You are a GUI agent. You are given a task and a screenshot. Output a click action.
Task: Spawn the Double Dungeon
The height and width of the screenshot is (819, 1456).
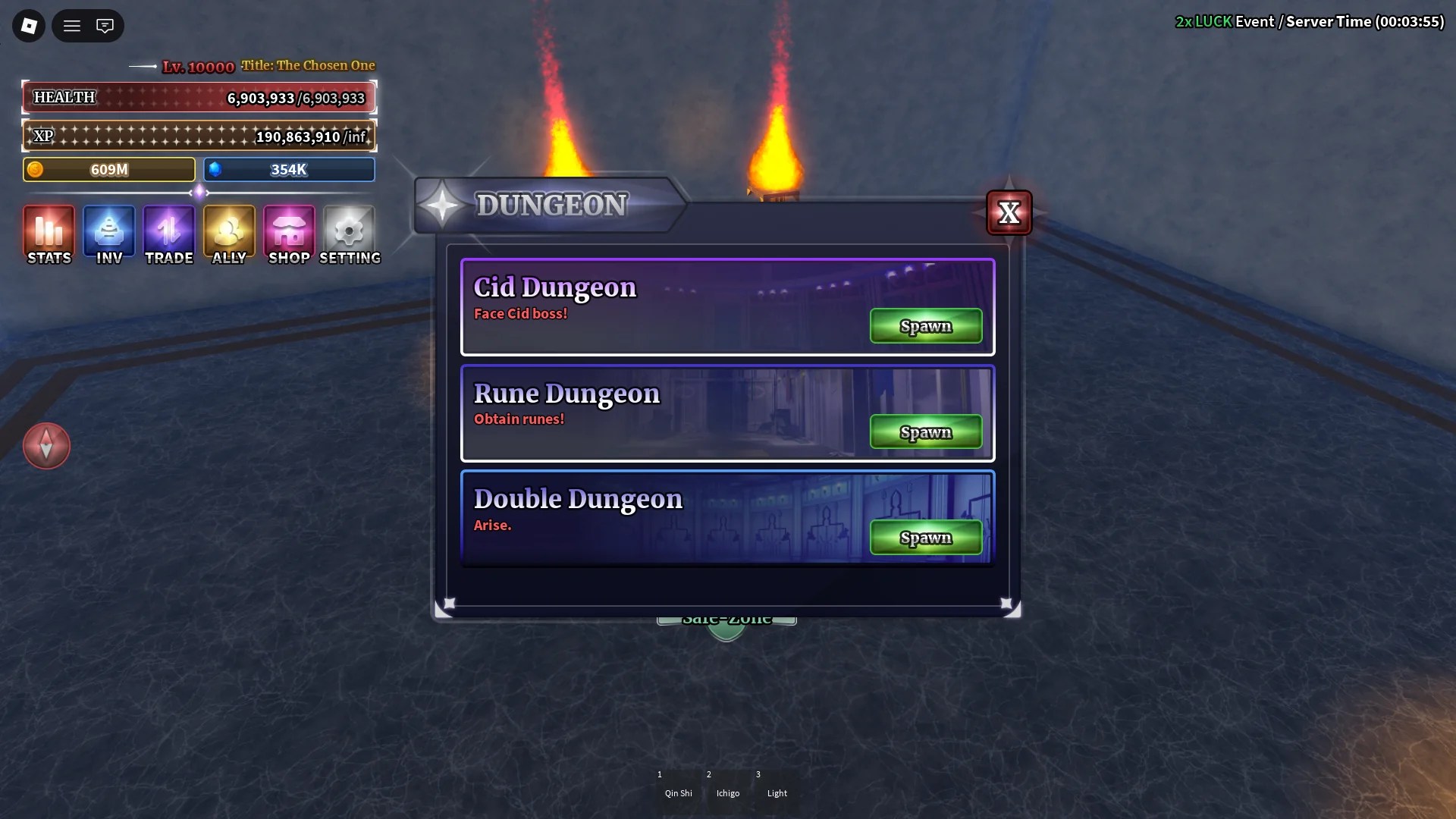tap(925, 537)
